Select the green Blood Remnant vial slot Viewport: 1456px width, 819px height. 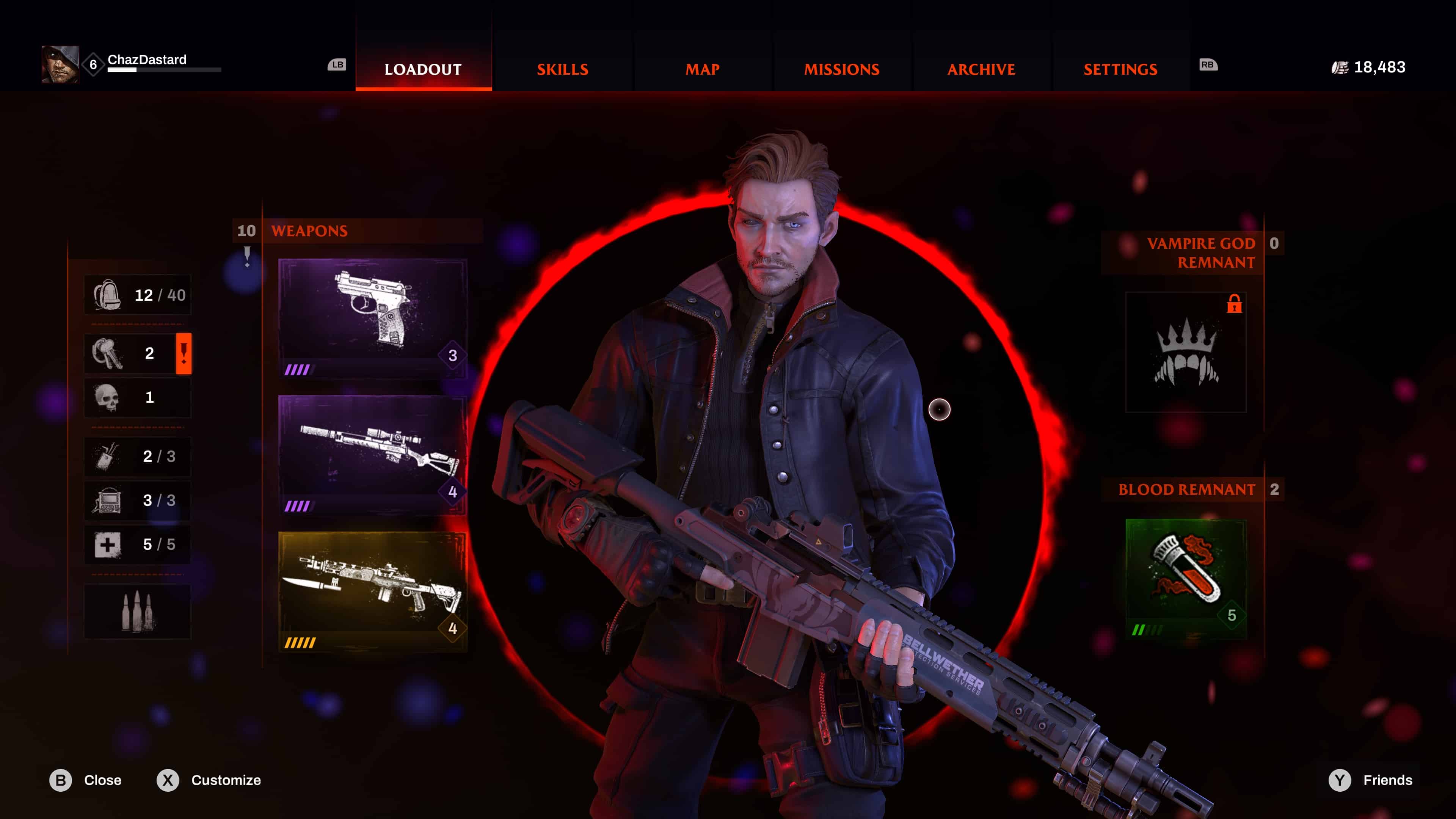pos(1185,578)
